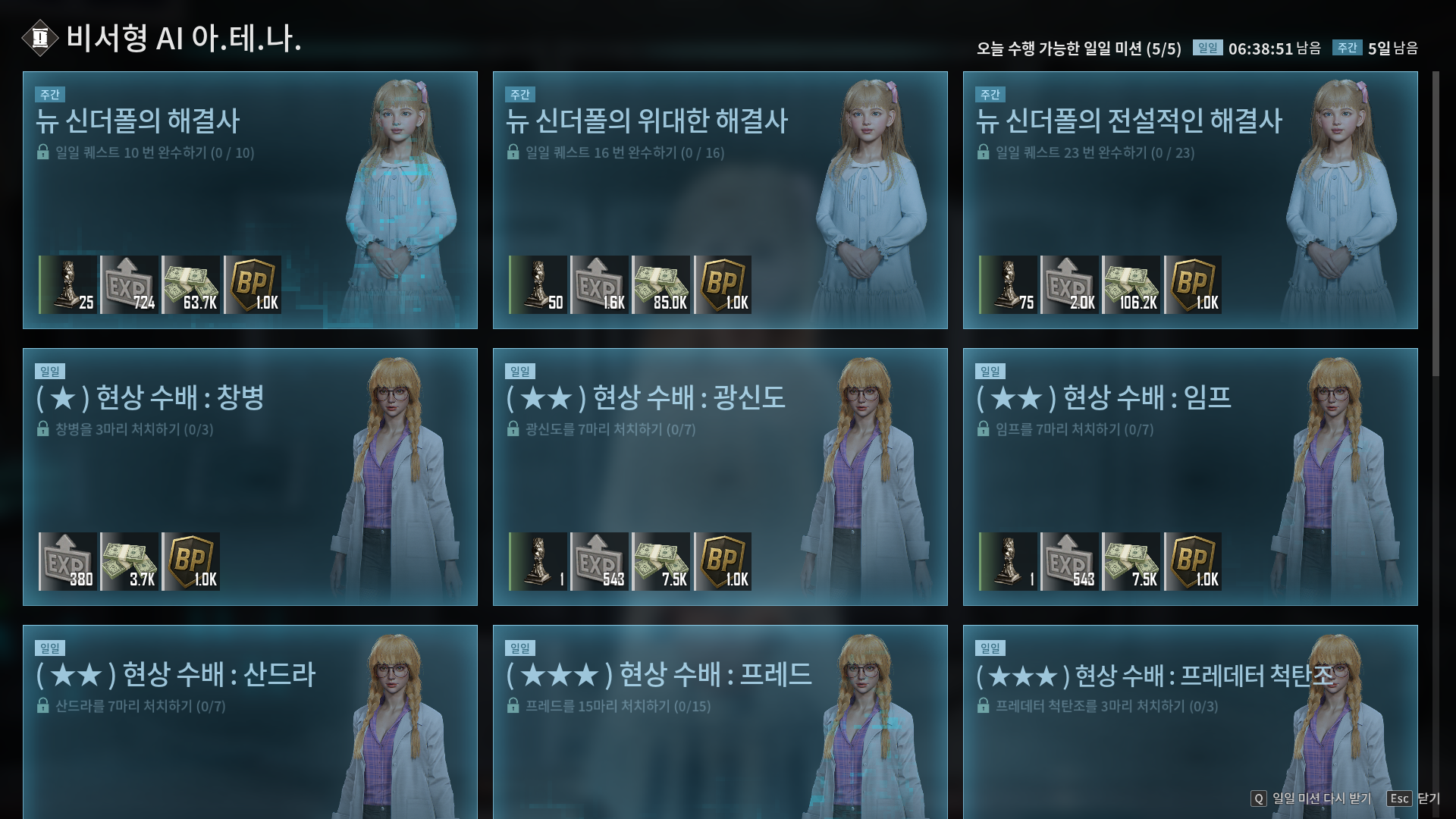Select the EXP 380 reward icon on the 창병 card
This screenshot has width=1456, height=819.
69,560
